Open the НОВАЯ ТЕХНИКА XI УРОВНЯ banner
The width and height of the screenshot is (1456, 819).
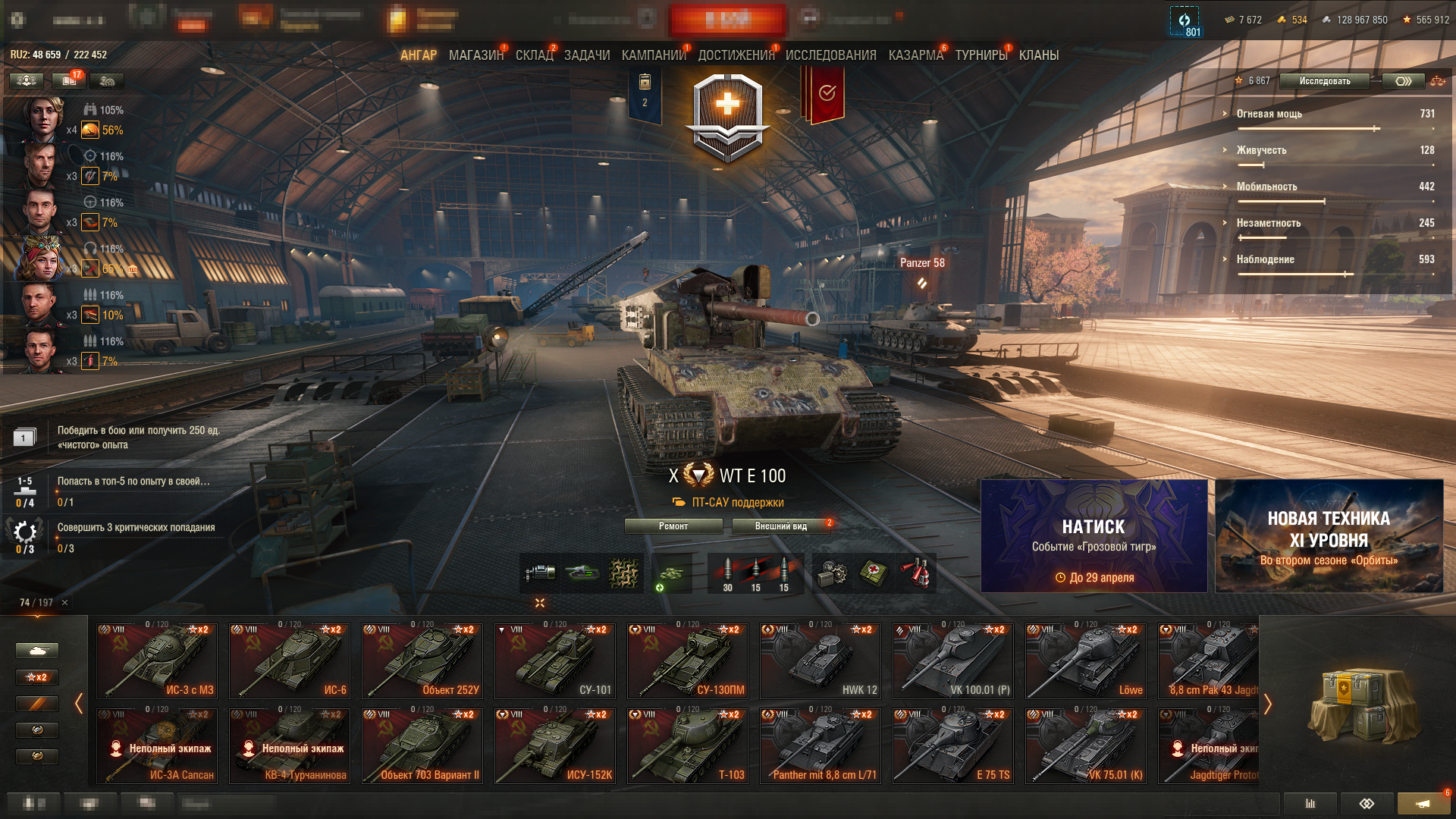[x=1329, y=535]
